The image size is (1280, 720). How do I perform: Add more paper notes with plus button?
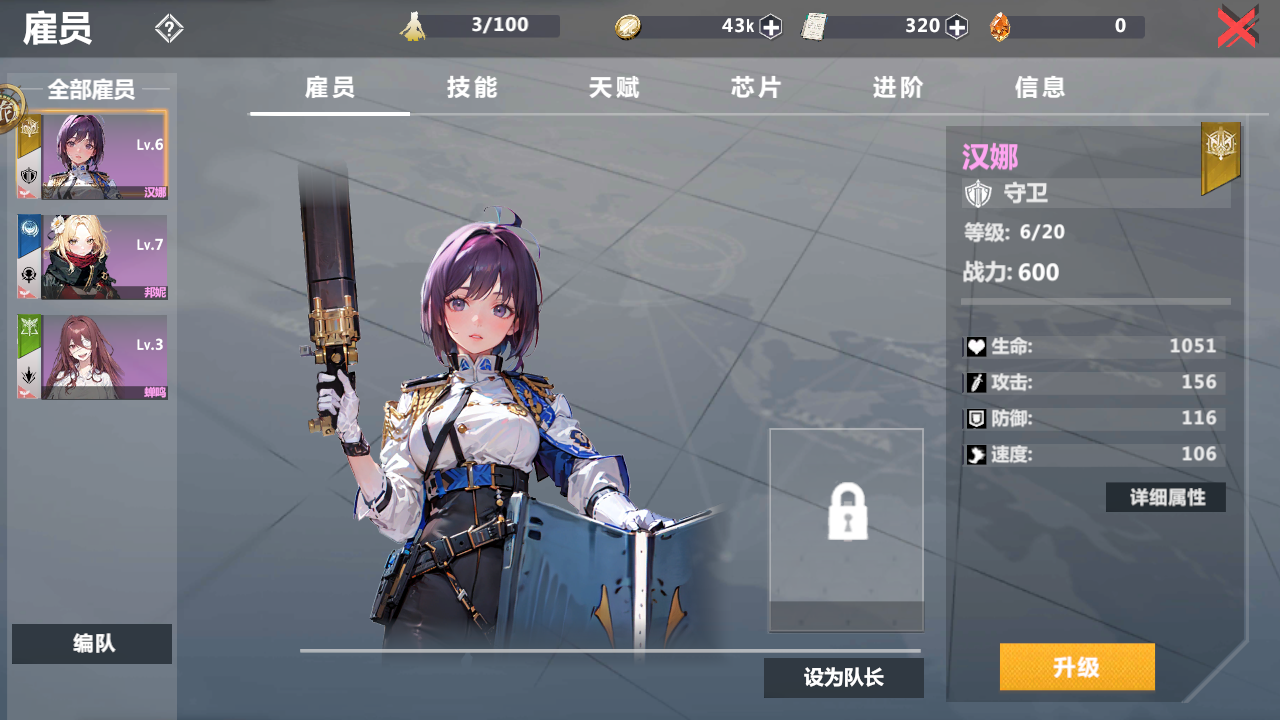[957, 27]
